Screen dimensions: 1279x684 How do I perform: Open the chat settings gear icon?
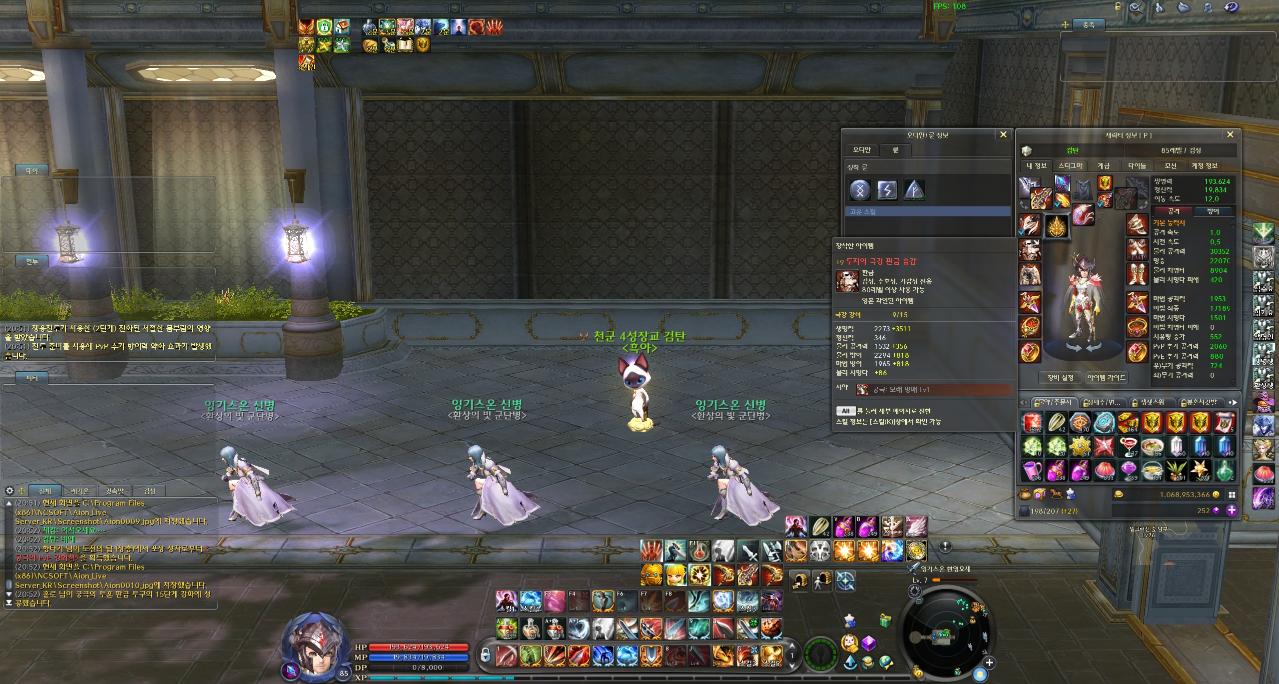point(9,491)
